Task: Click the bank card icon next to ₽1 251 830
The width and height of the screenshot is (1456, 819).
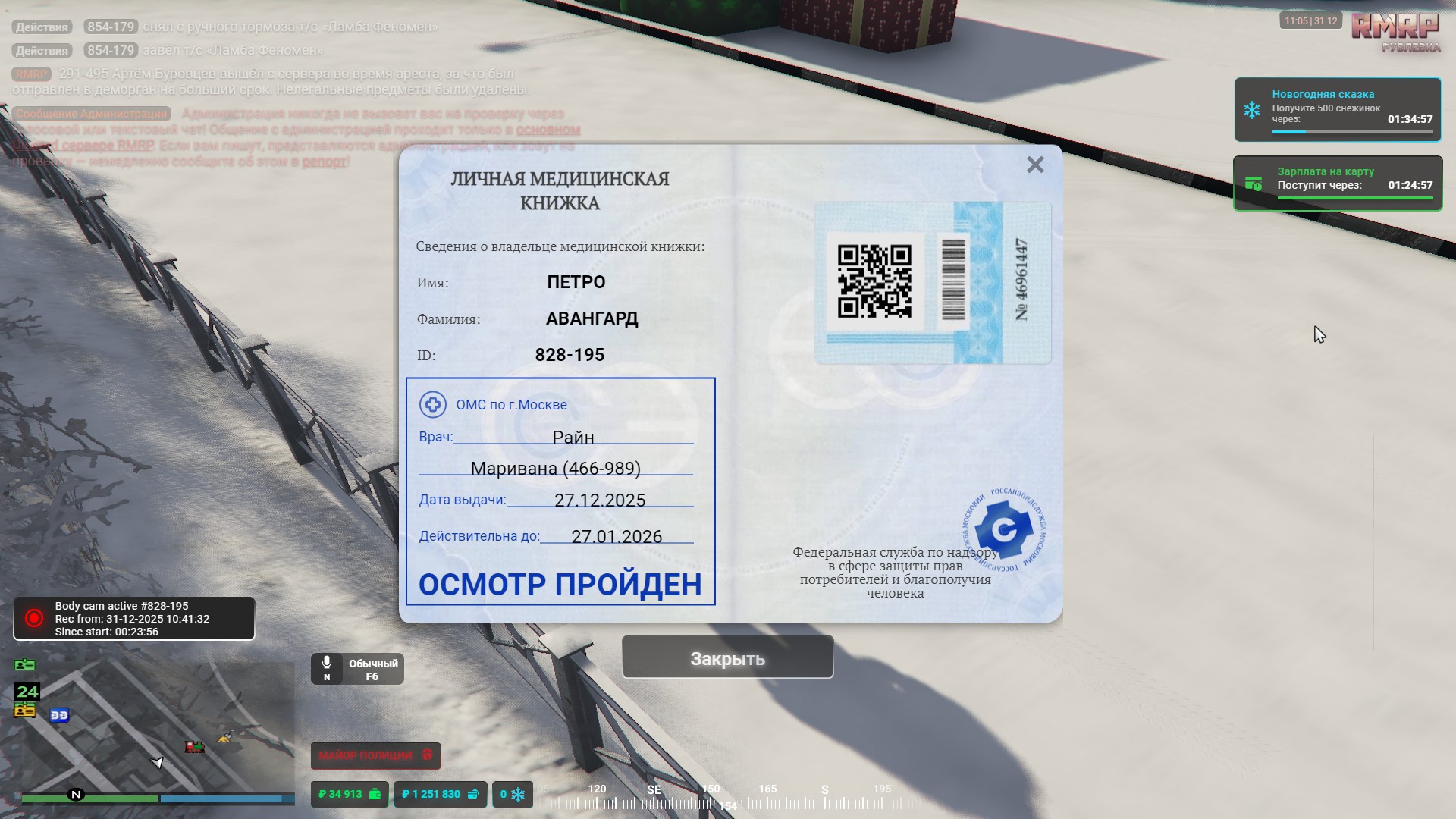Action: (473, 794)
